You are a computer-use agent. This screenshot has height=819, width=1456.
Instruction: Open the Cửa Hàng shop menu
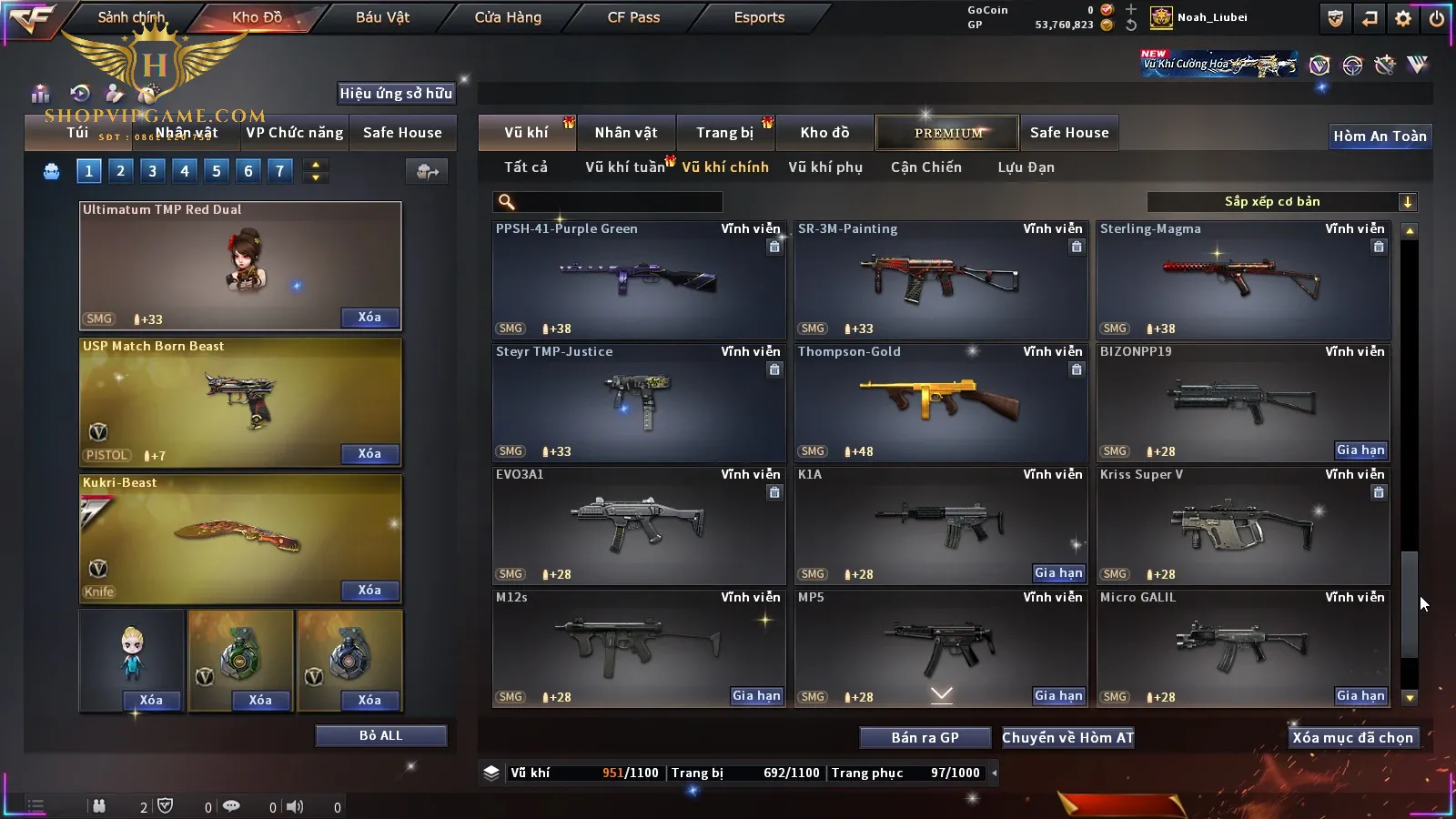coord(508,17)
